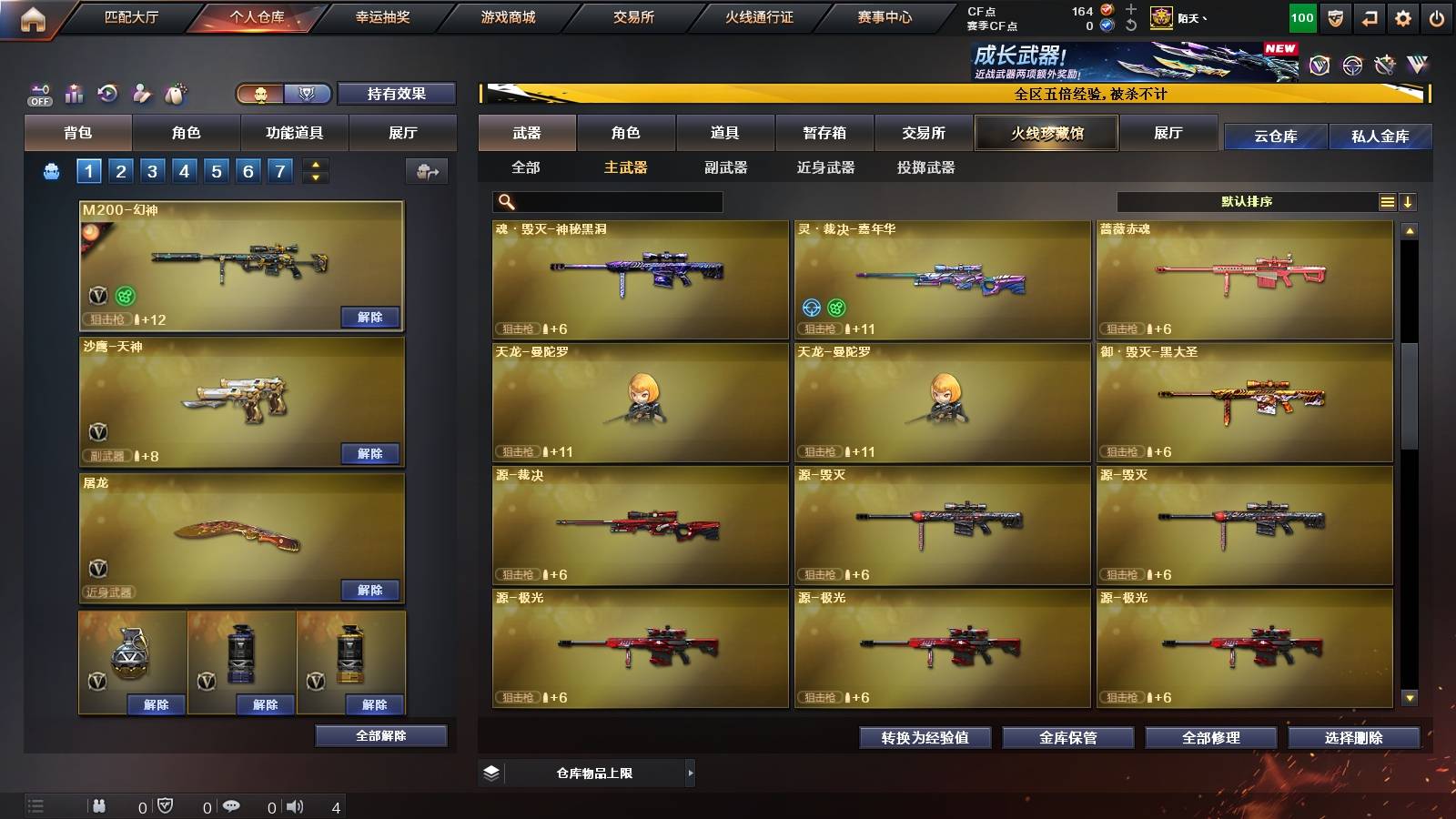Screen dimensions: 1456x819
Task: Toggle display to trophy mode beside 持有效果
Action: (x=307, y=93)
